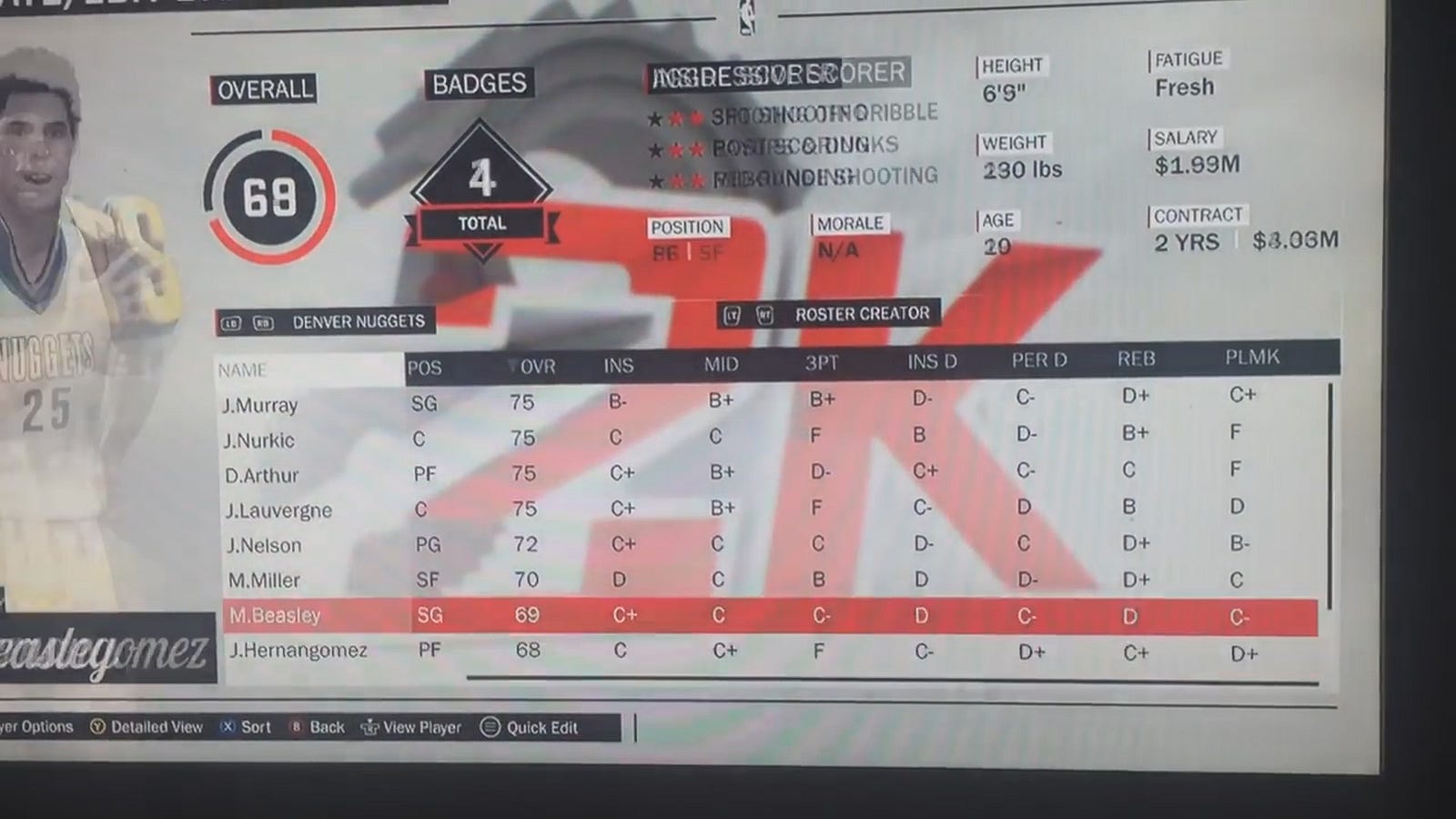Select J.Murray roster row
Image resolution: width=1456 pixels, height=819 pixels.
pos(260,405)
